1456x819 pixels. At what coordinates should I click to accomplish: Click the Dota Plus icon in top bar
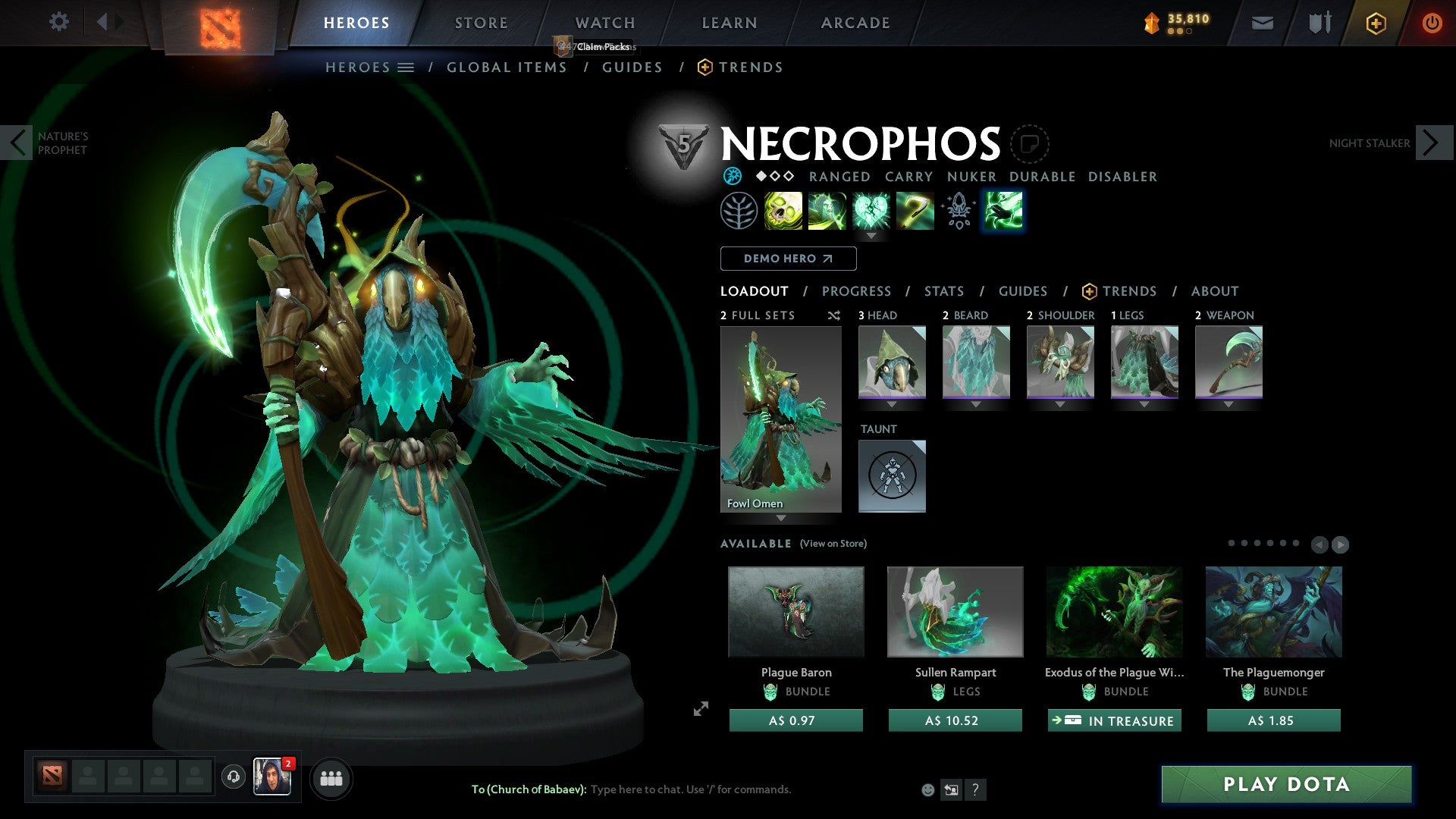1376,23
